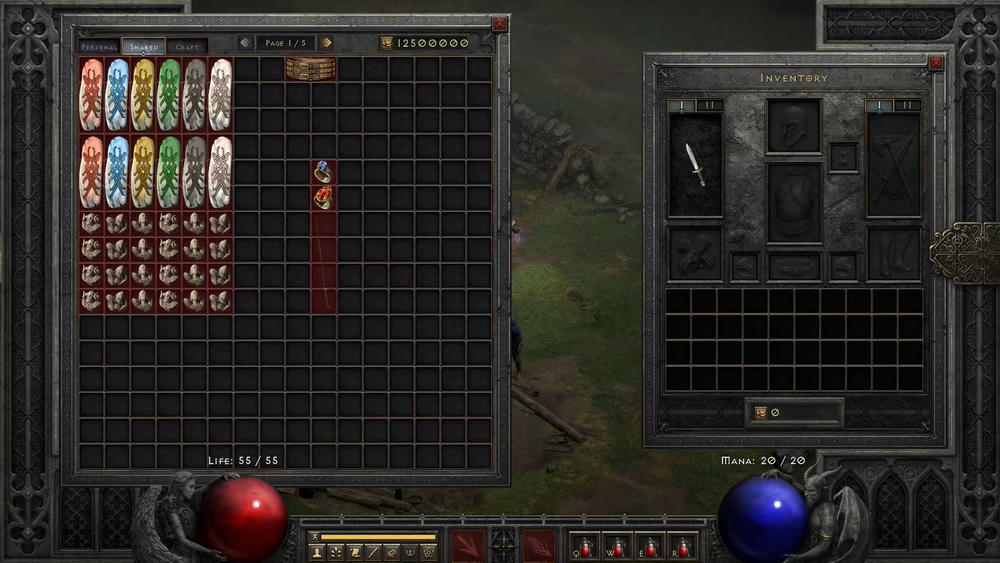Select the orange gem ring

click(x=323, y=197)
